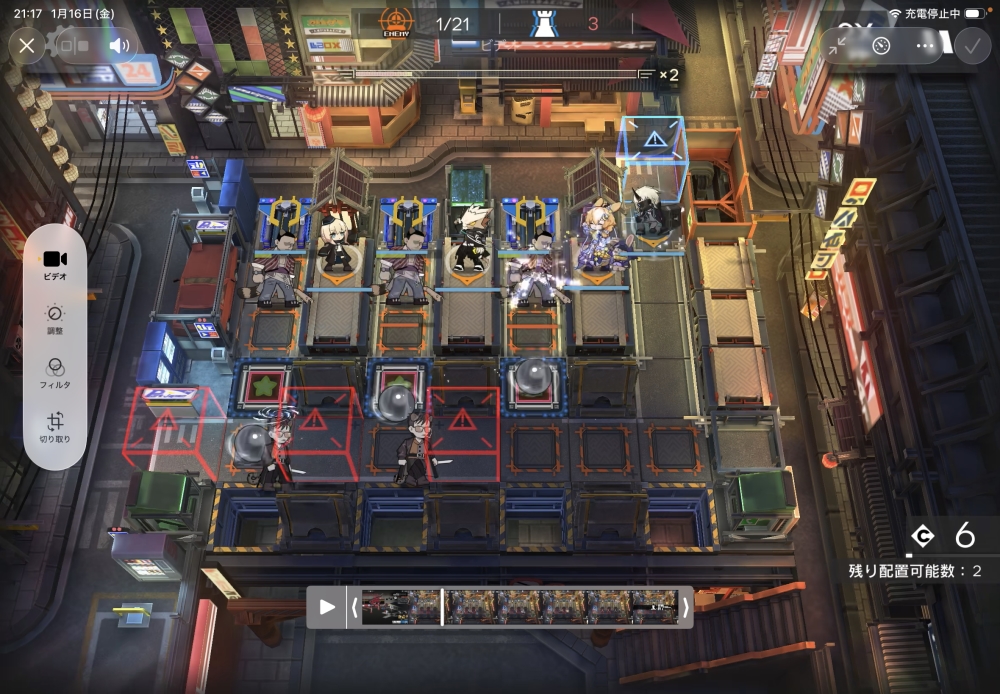The width and height of the screenshot is (1000, 694).
Task: Open the speedometer playback speed control
Action: 881,45
